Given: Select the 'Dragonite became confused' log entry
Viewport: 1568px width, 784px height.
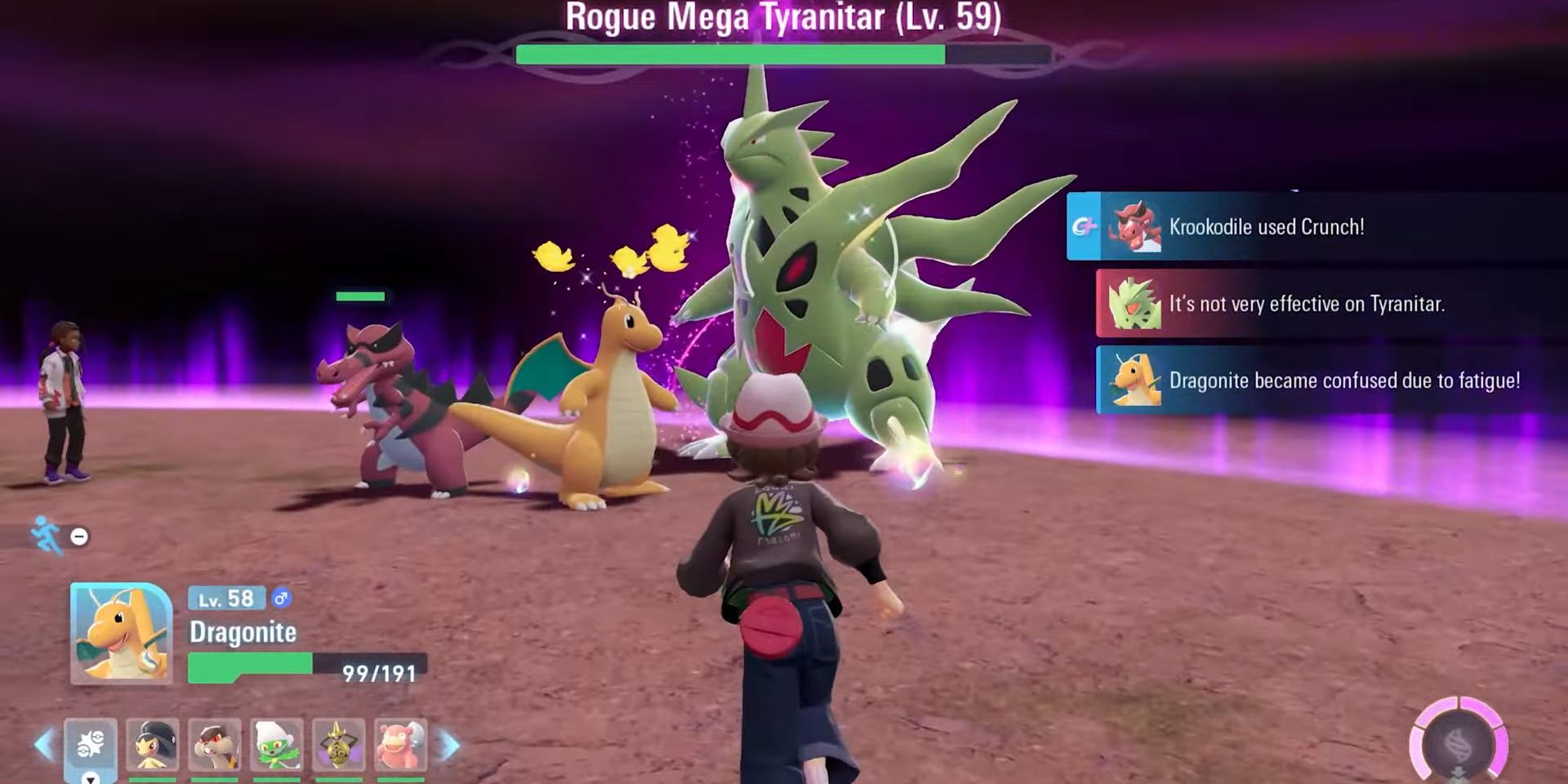Looking at the screenshot, I should (x=1330, y=381).
